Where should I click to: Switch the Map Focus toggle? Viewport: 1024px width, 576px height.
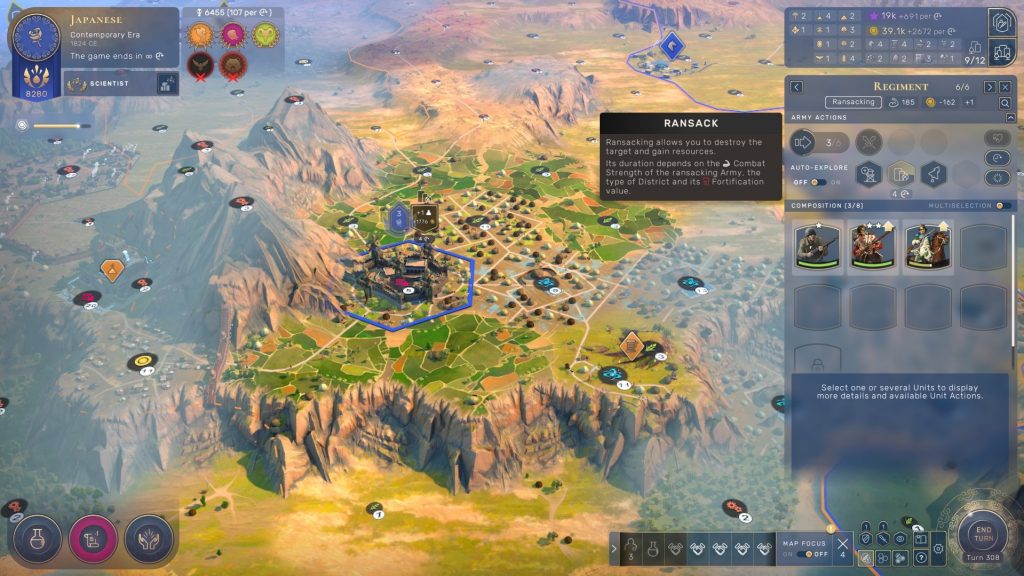804,554
